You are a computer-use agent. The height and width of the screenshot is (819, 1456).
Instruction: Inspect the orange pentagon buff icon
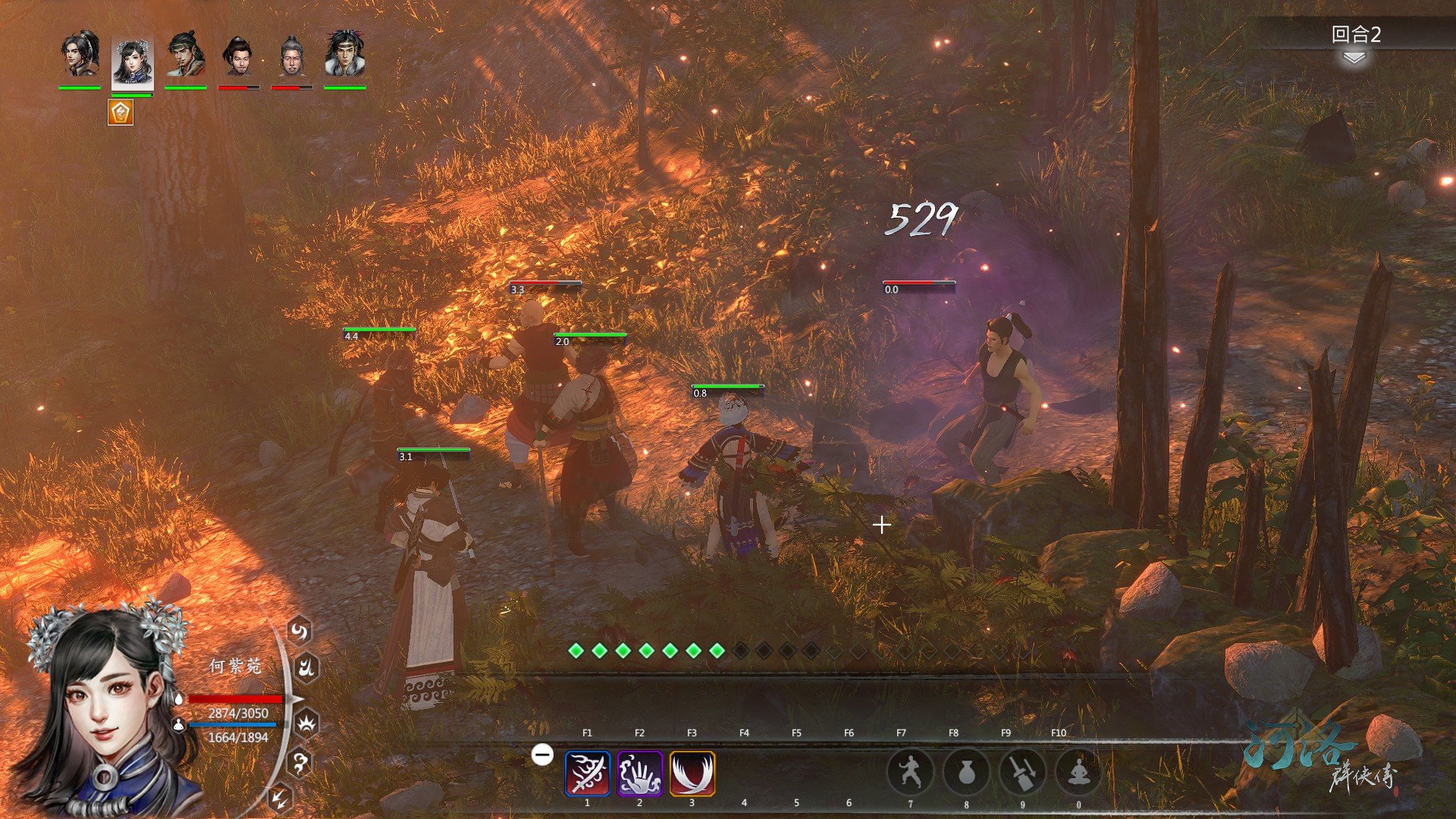point(121,112)
